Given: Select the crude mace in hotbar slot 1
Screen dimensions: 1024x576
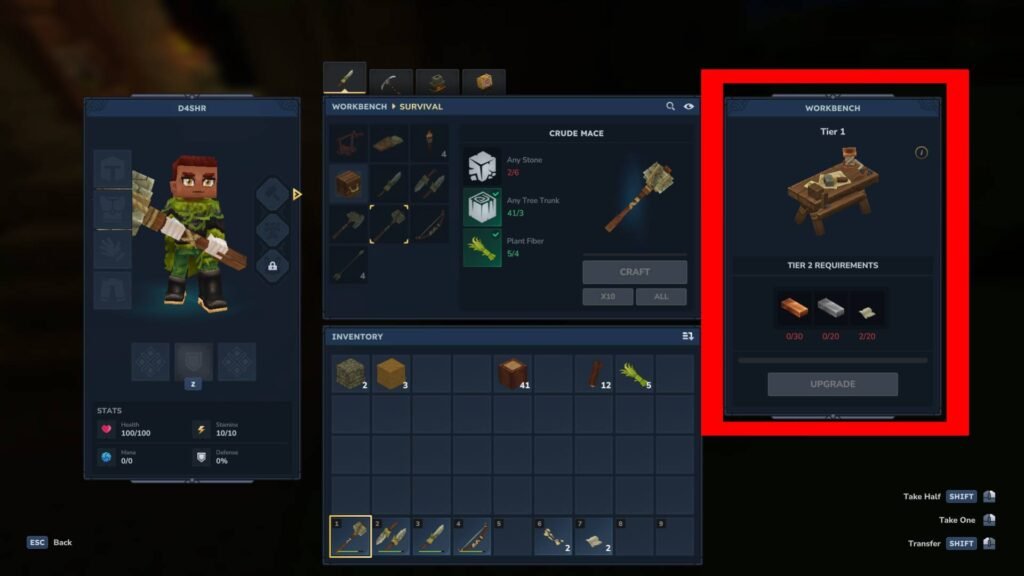Looking at the screenshot, I should point(350,537).
